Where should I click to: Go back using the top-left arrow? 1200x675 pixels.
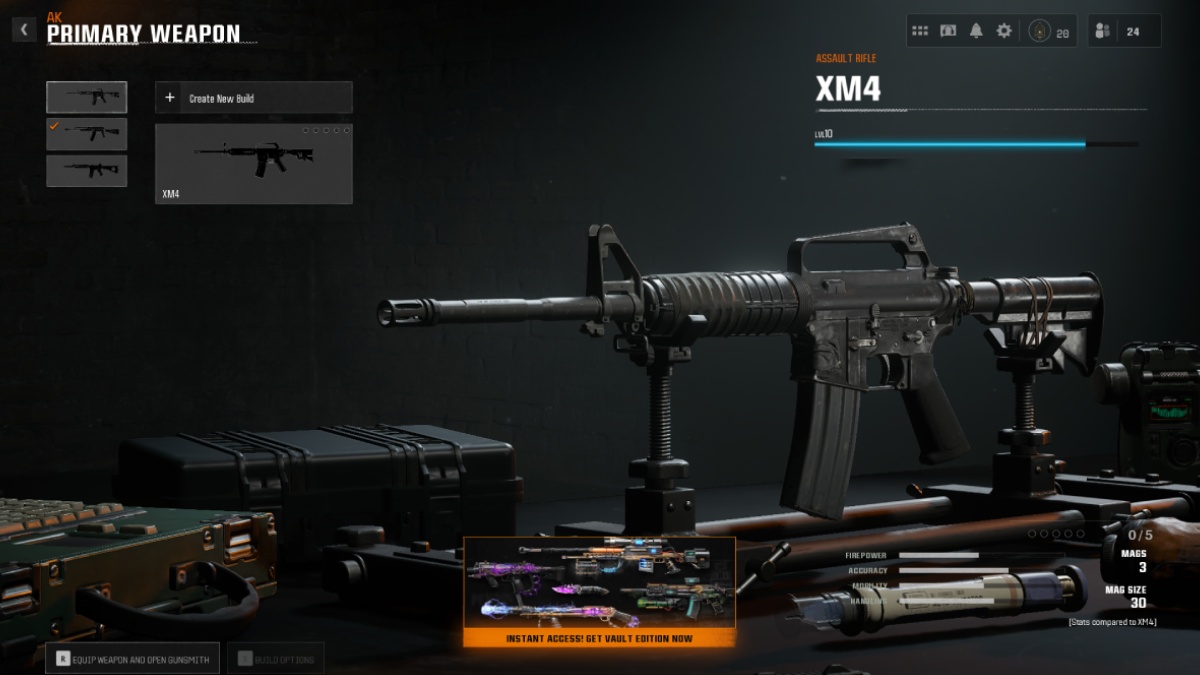[24, 30]
